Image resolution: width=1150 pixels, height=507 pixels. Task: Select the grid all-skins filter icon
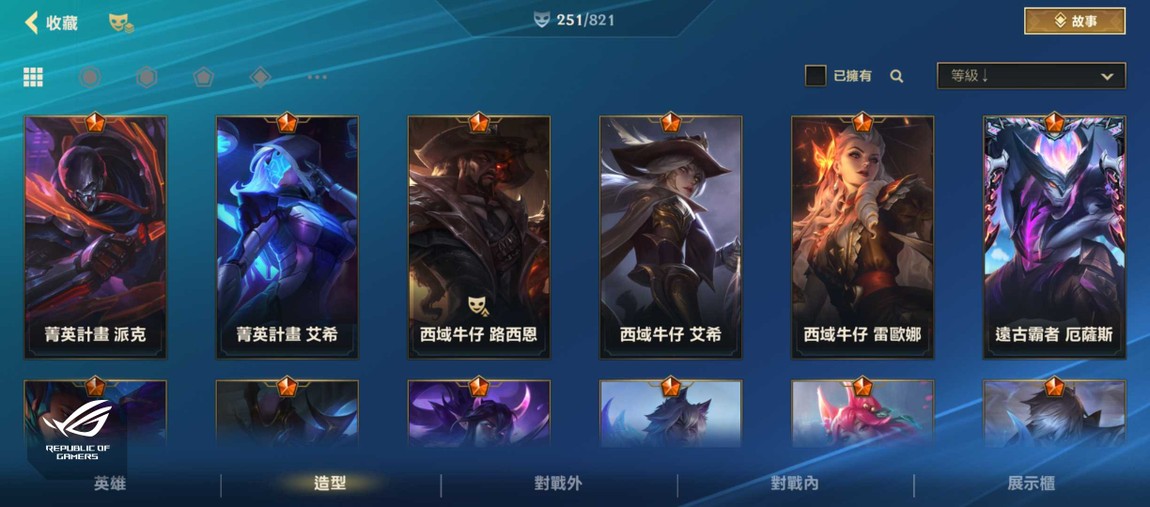click(x=33, y=77)
